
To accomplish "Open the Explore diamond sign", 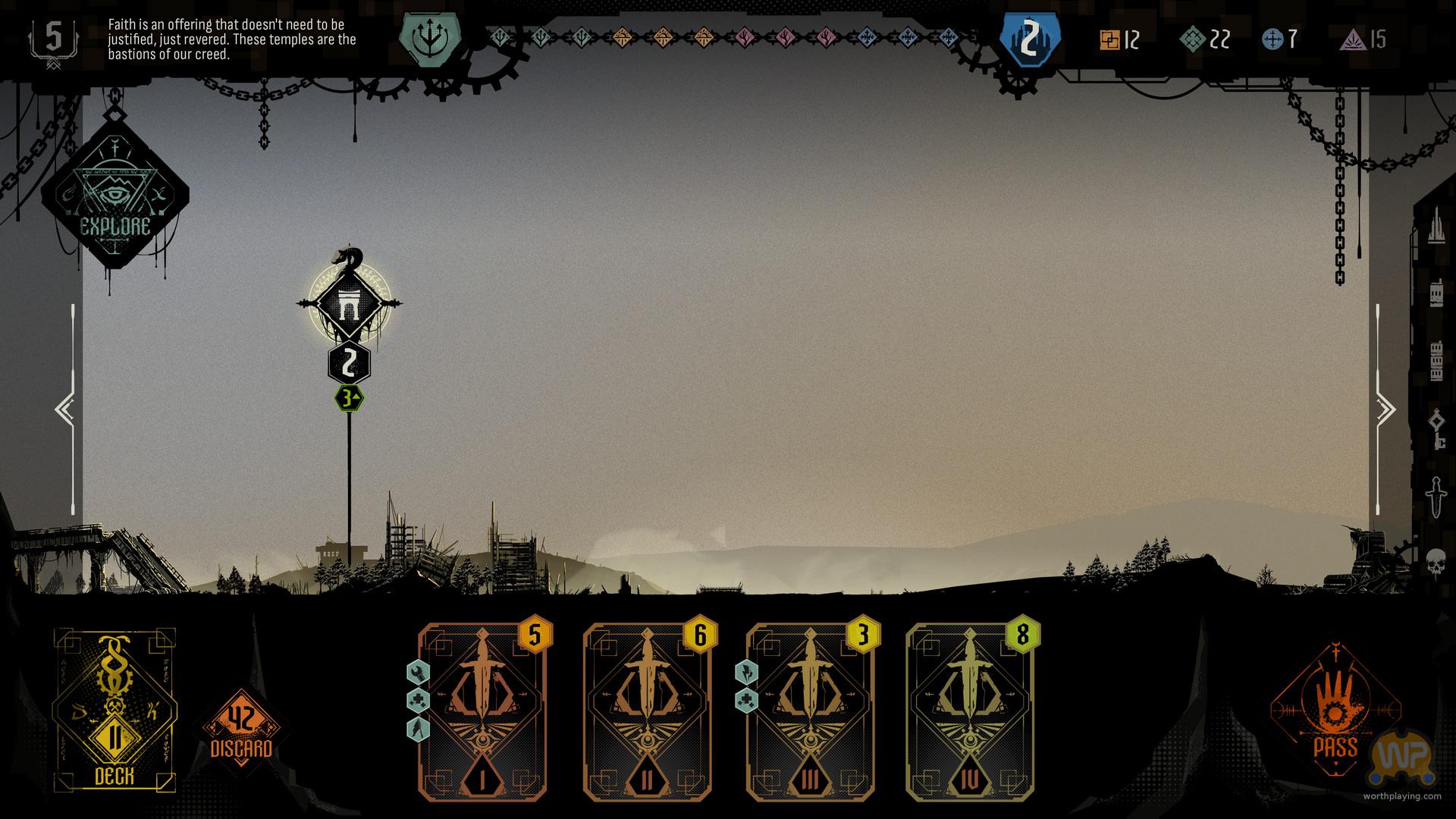I will coord(115,196).
